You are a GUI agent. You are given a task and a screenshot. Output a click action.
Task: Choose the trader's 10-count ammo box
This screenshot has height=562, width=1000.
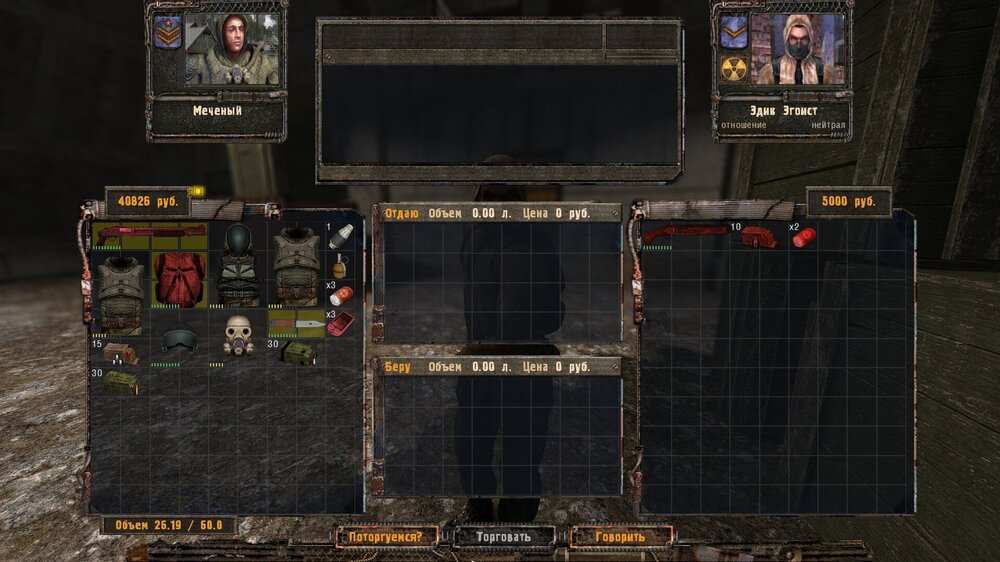pos(759,237)
